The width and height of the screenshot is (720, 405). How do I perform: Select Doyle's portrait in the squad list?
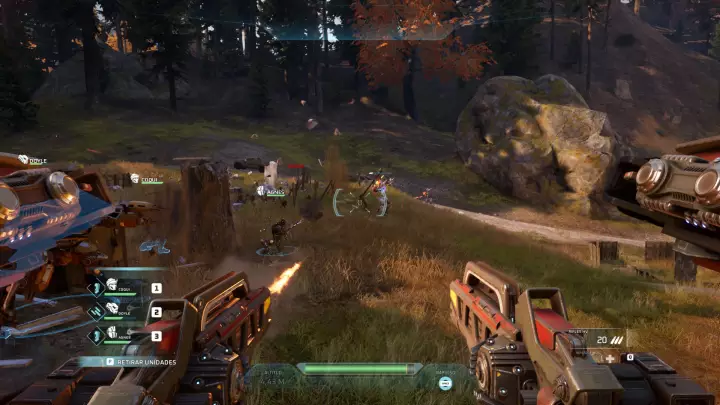click(x=111, y=310)
